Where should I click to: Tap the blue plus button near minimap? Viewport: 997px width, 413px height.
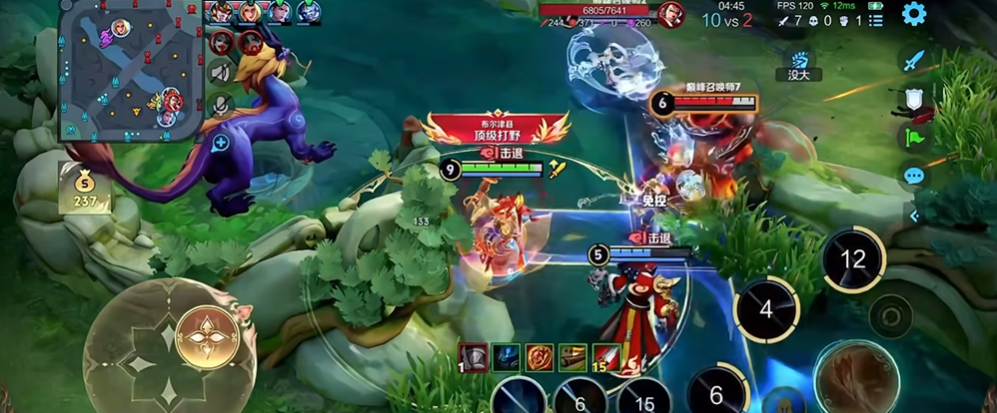[220, 143]
